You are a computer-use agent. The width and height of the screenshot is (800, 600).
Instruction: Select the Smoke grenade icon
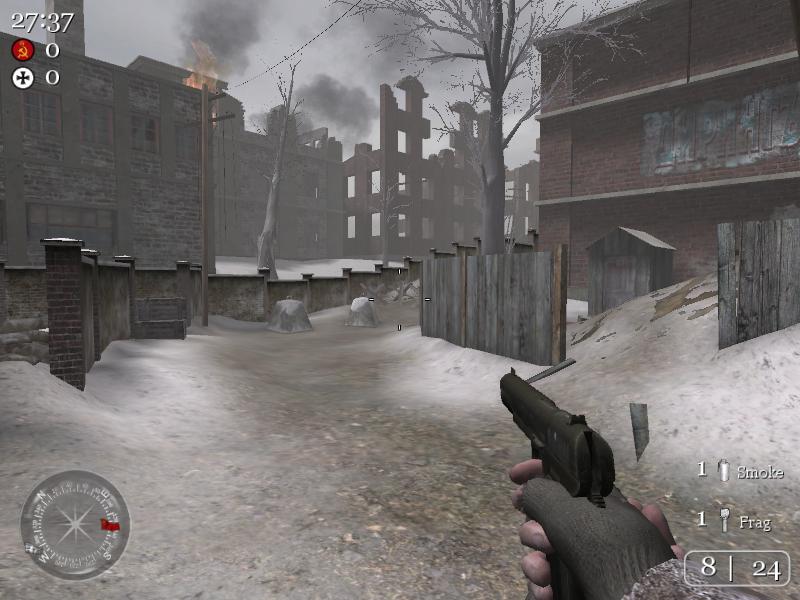coord(724,471)
